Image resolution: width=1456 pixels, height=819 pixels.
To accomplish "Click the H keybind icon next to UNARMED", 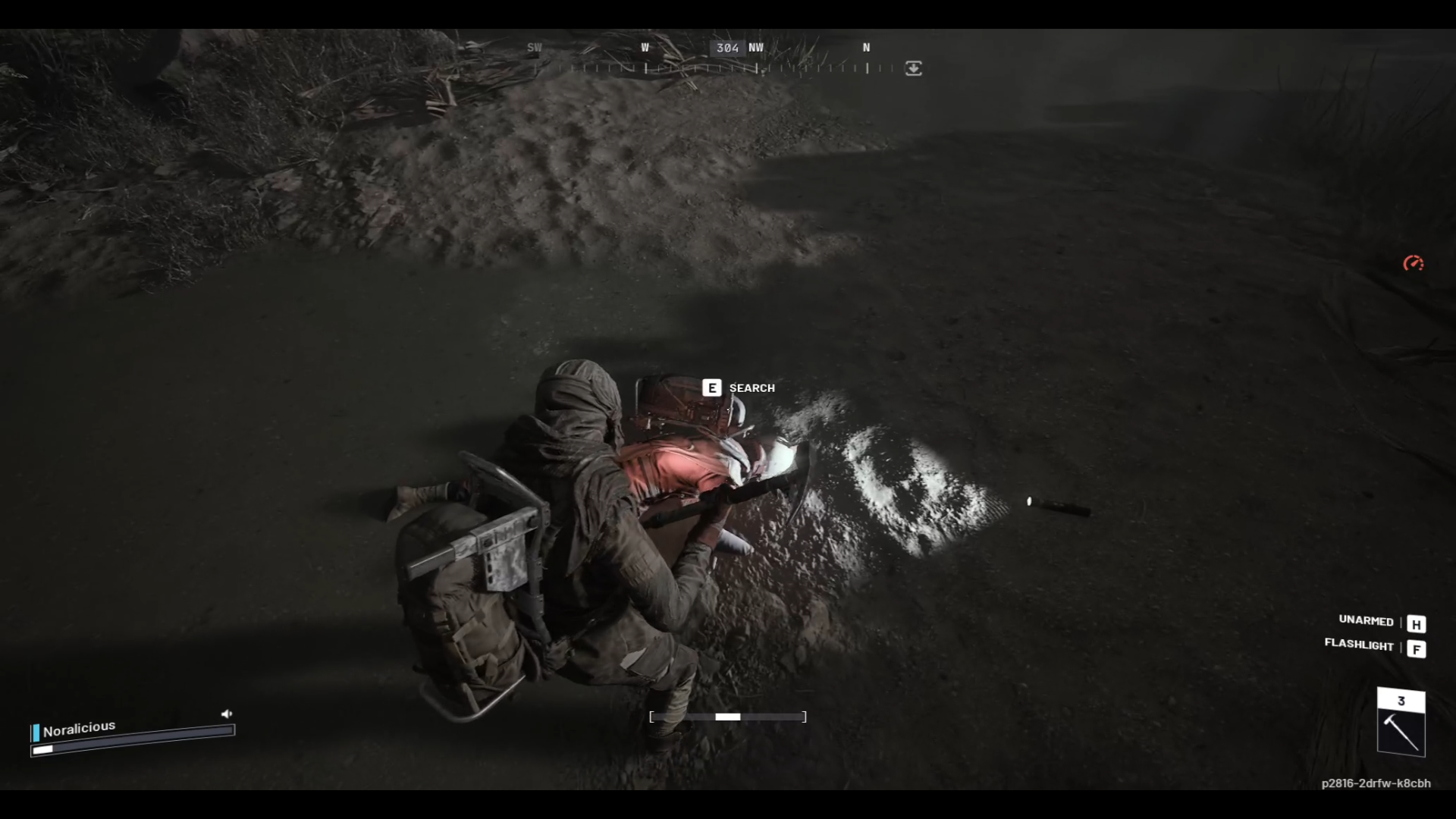I will [x=1417, y=623].
